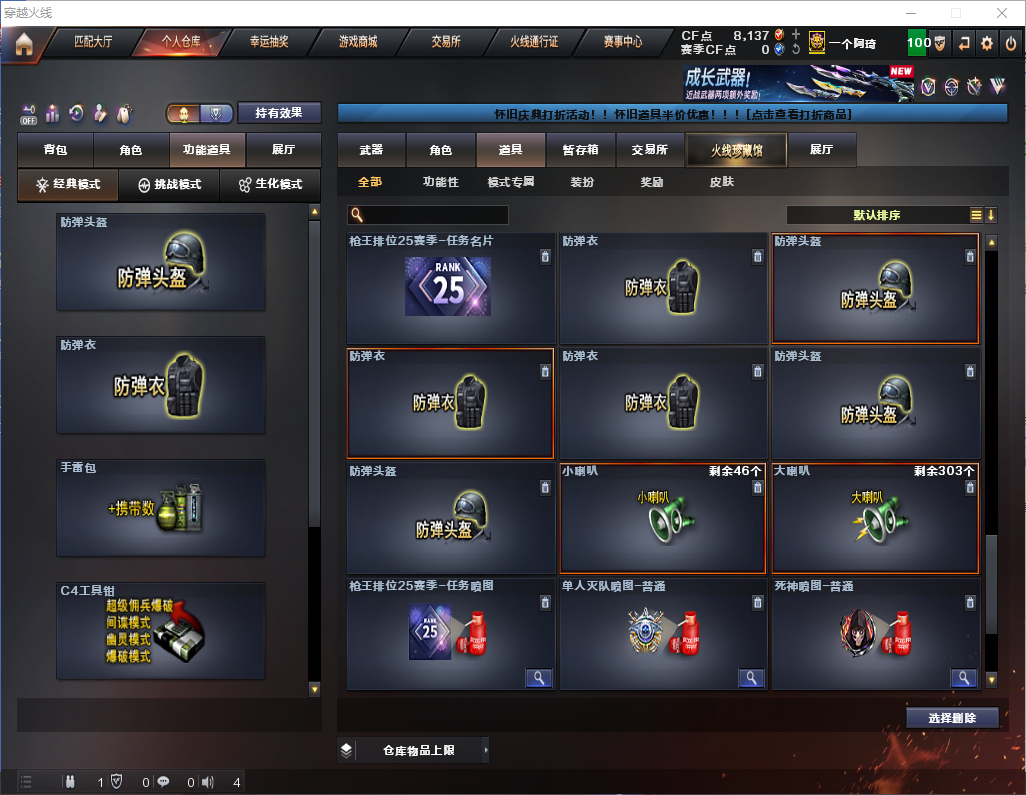Go to the 匹配大厅 lobby tab
Viewport: 1026px width, 795px height.
point(94,43)
